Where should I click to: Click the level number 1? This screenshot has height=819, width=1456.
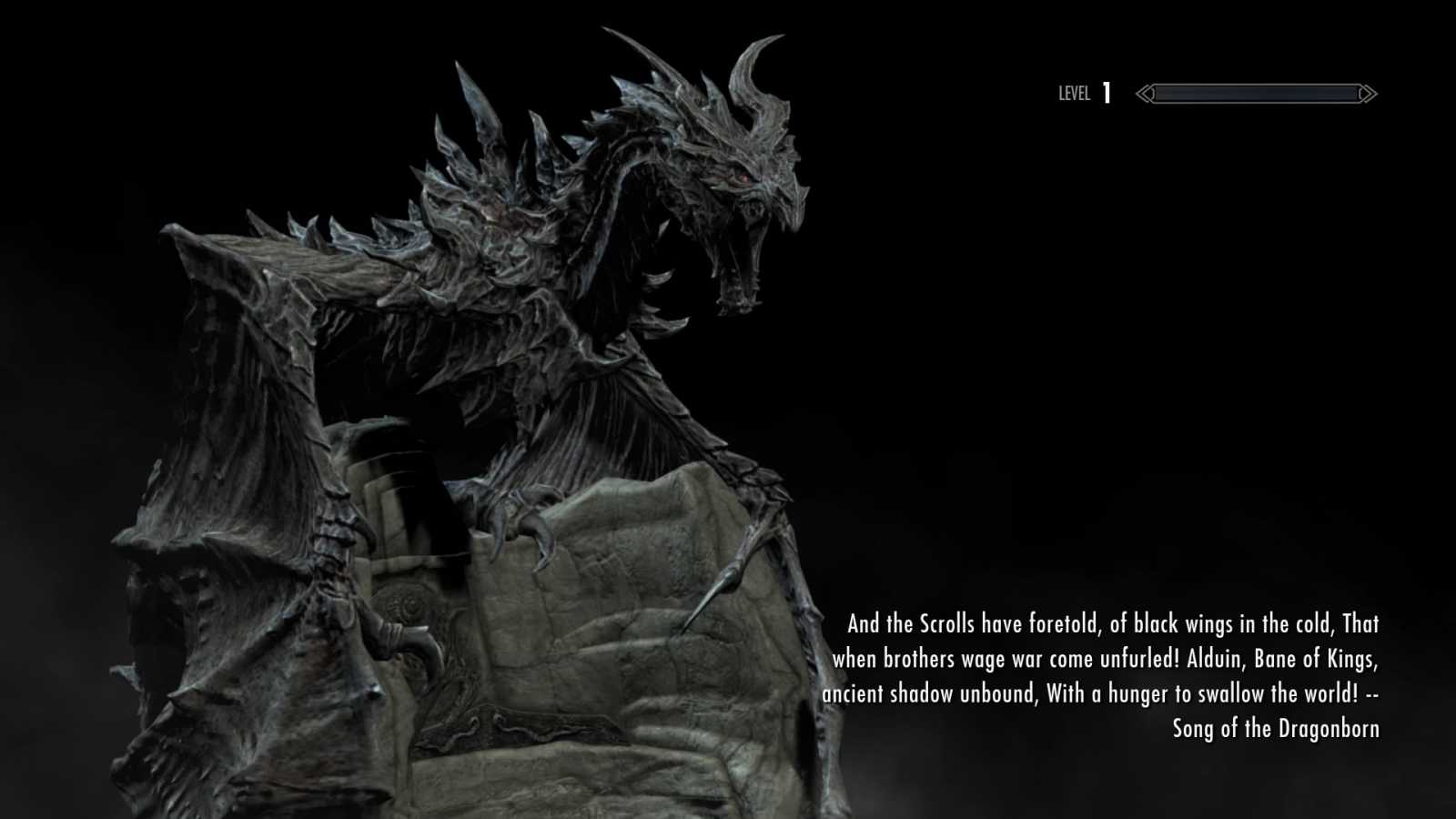tap(1107, 92)
